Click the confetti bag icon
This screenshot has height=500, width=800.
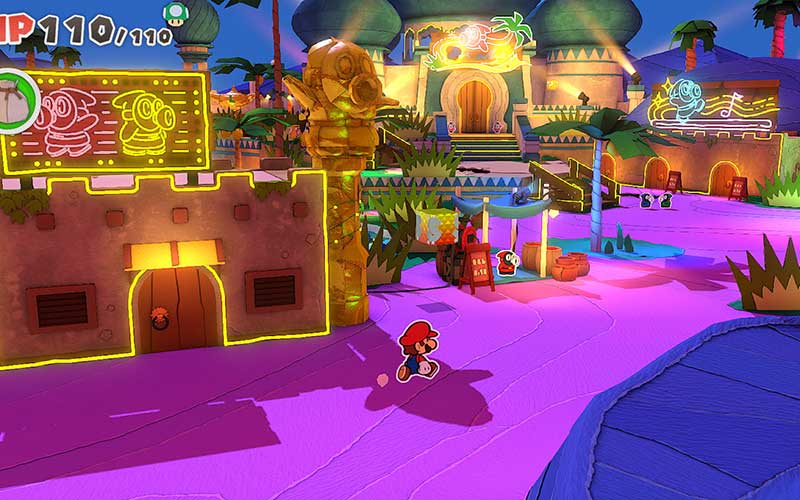point(14,99)
